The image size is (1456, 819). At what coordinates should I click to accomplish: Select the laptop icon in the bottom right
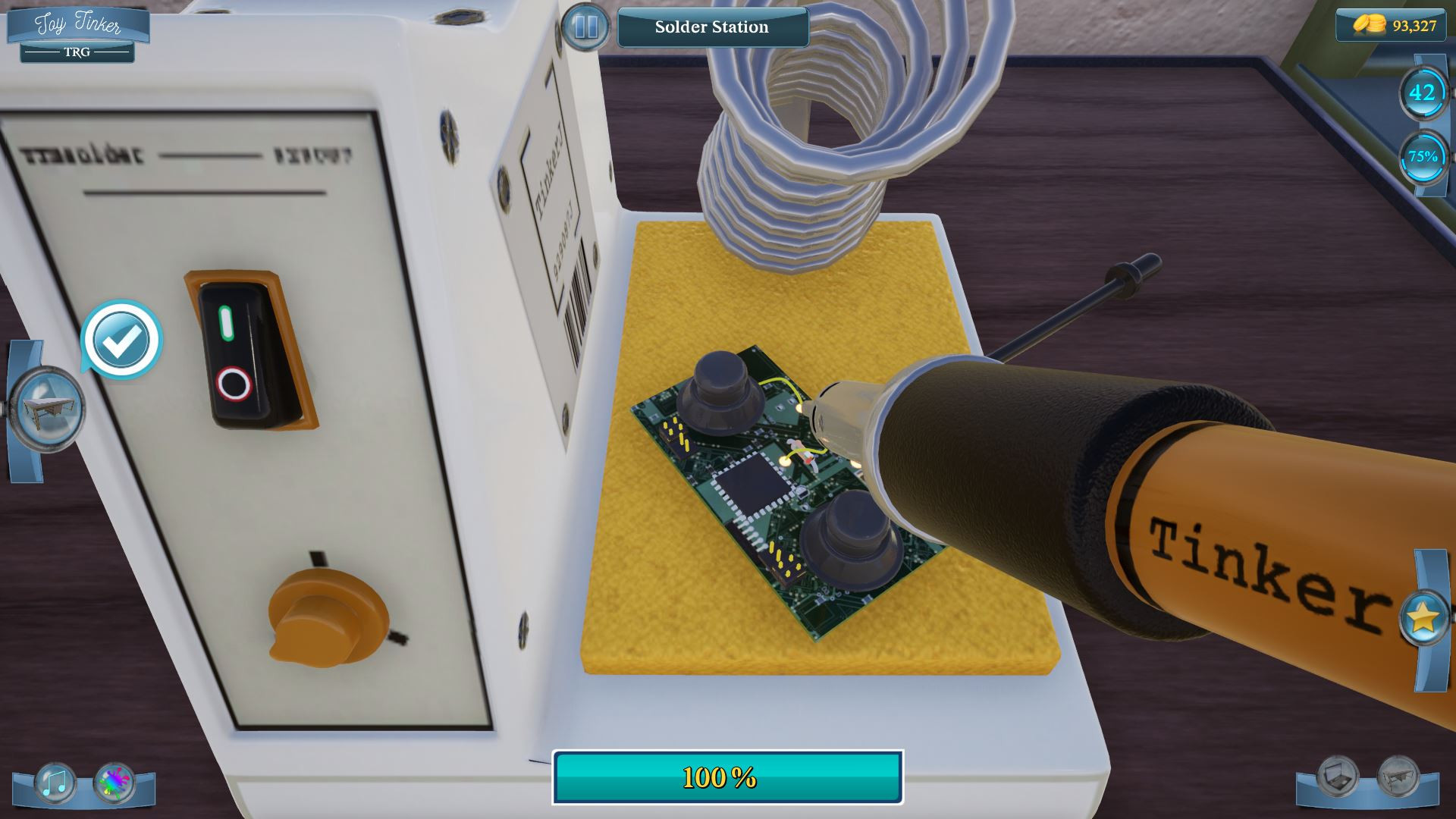click(x=1338, y=775)
